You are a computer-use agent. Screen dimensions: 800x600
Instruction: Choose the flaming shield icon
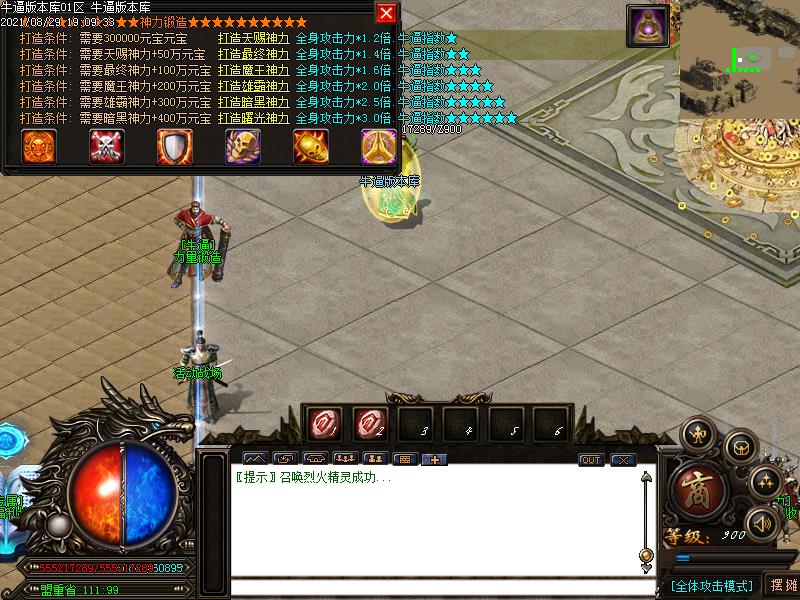coord(174,146)
